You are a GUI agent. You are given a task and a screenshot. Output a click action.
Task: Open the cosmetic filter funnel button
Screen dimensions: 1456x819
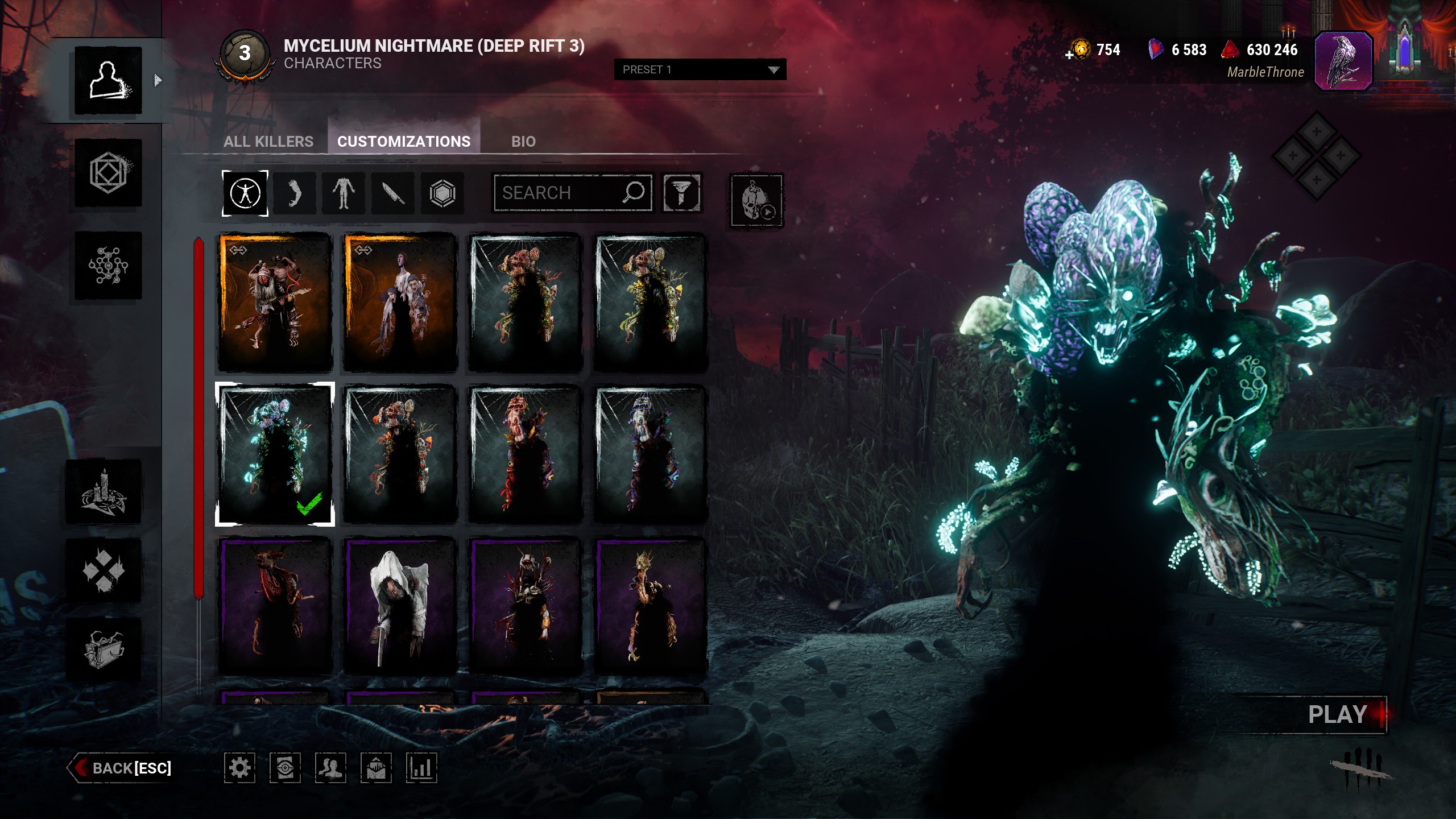click(681, 193)
